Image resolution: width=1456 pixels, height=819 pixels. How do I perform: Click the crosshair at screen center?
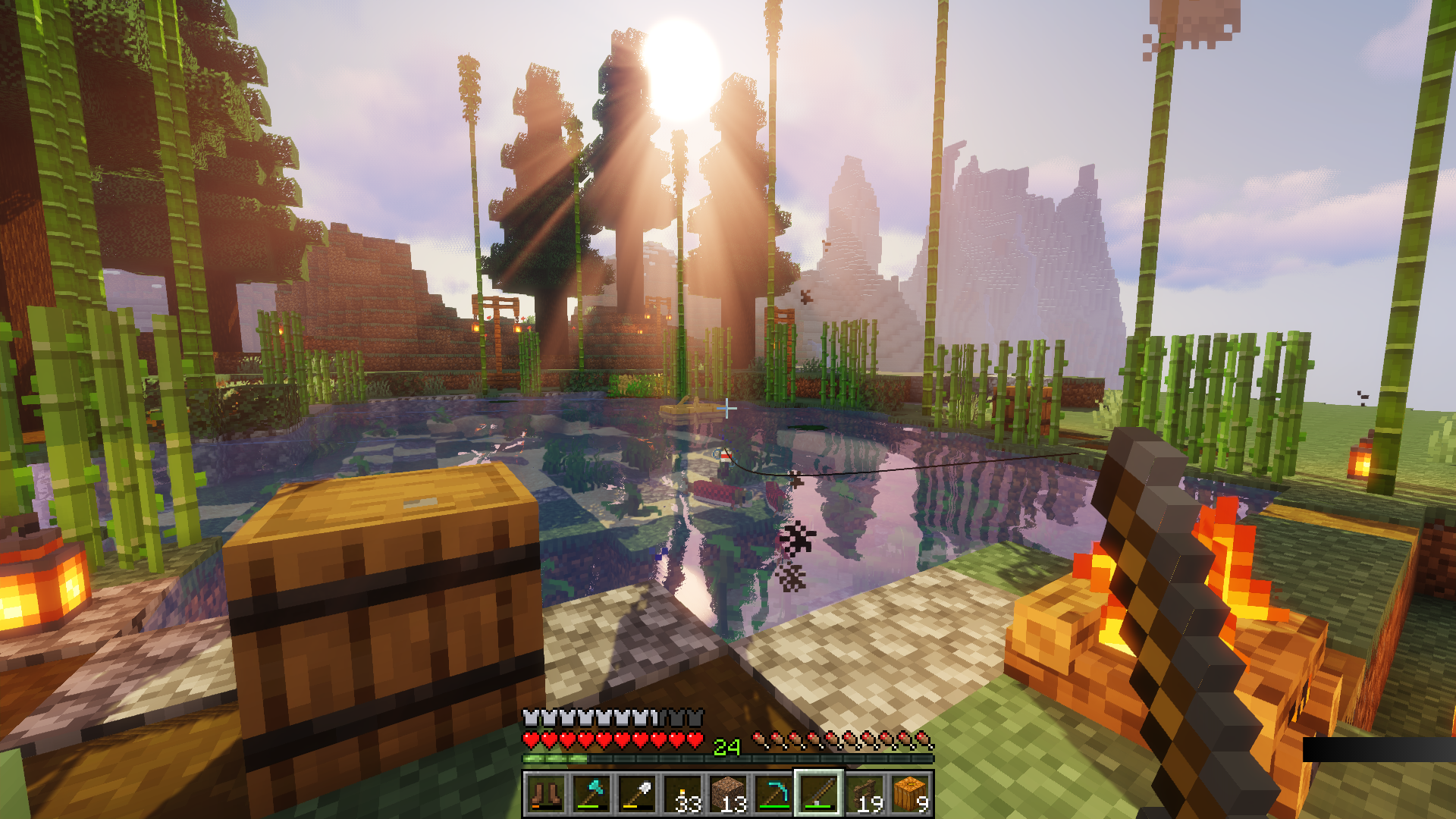(728, 407)
